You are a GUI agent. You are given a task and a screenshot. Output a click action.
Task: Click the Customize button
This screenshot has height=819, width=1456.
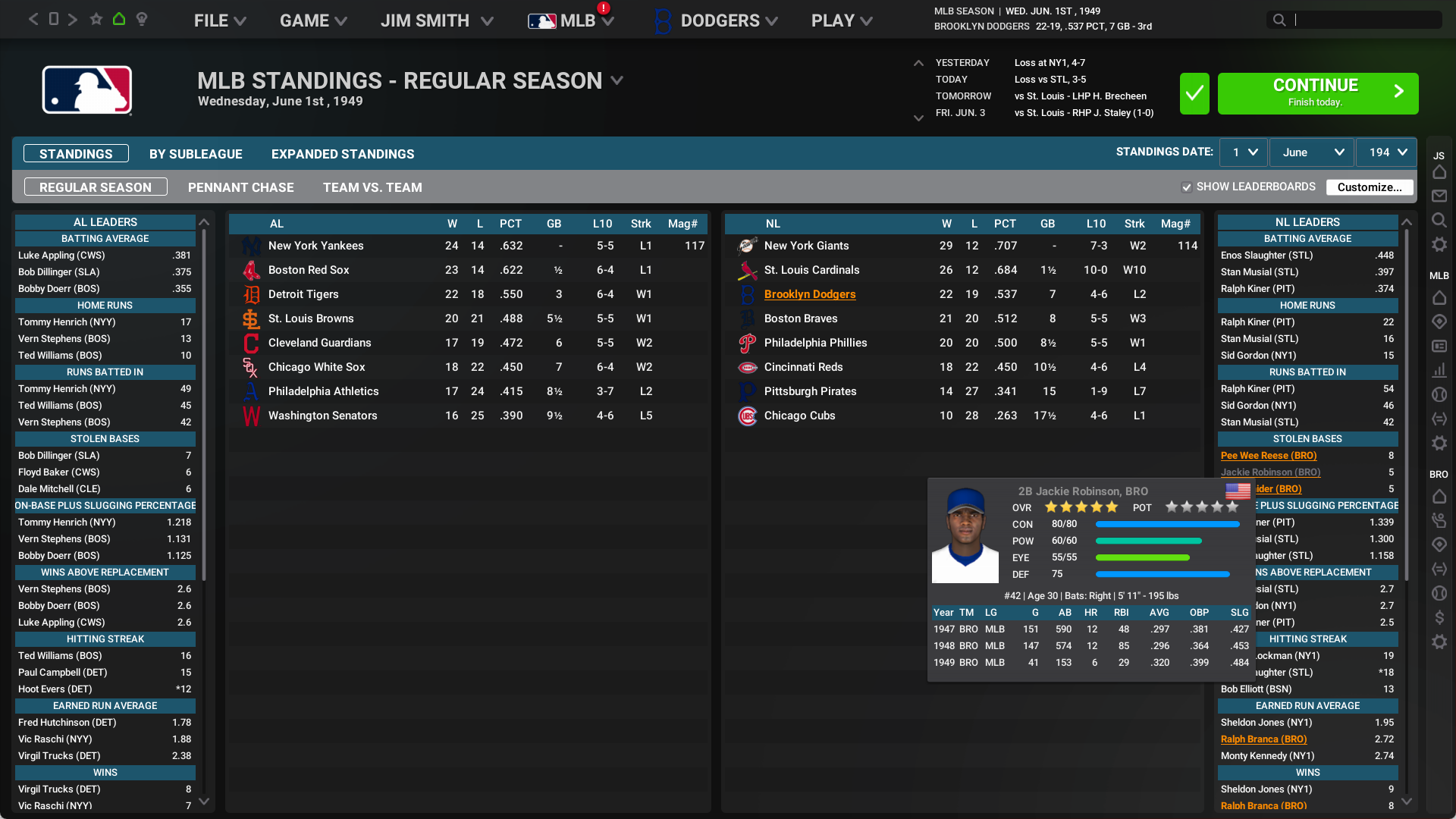tap(1369, 187)
